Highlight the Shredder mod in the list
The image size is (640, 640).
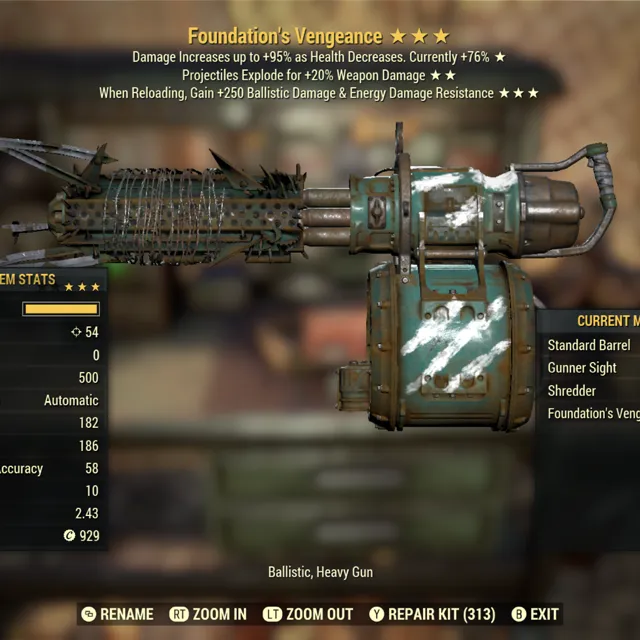coord(572,391)
